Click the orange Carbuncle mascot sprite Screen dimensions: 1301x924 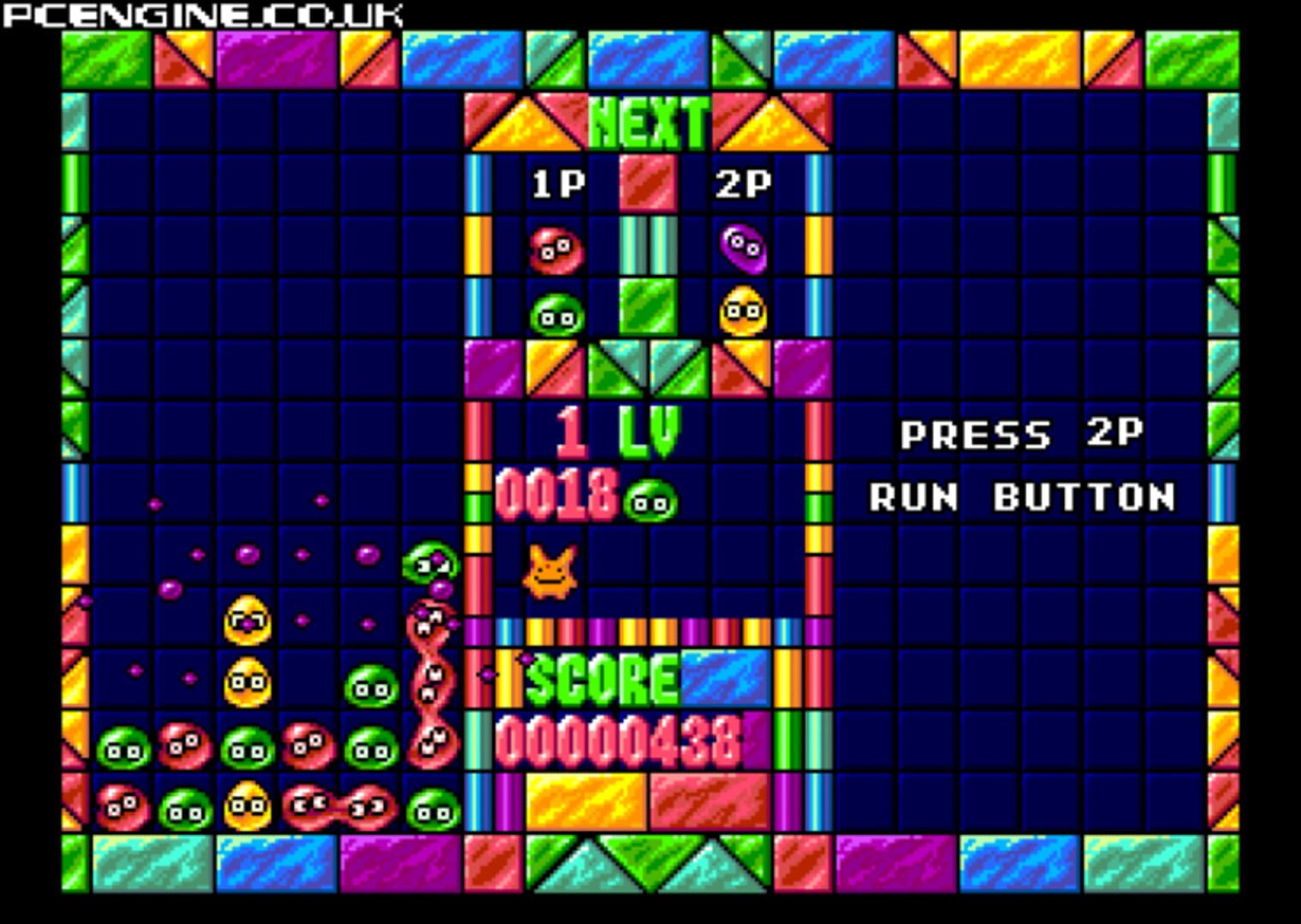pyautogui.click(x=552, y=573)
